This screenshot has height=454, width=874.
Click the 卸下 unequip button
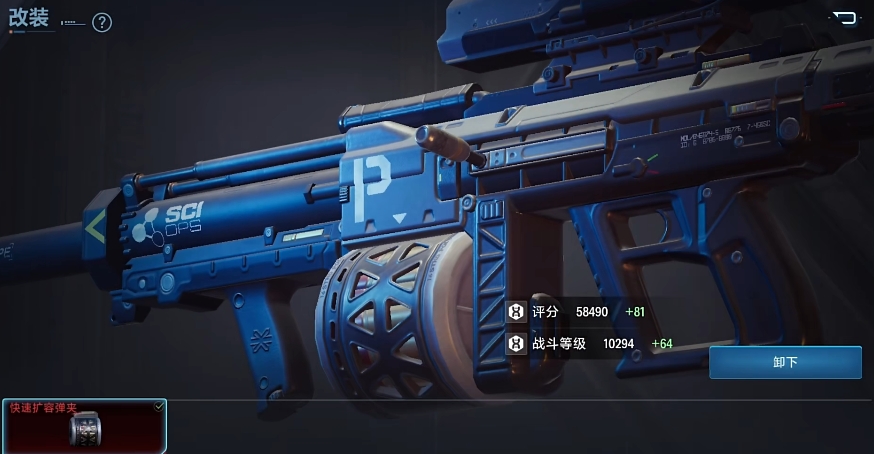(x=785, y=362)
